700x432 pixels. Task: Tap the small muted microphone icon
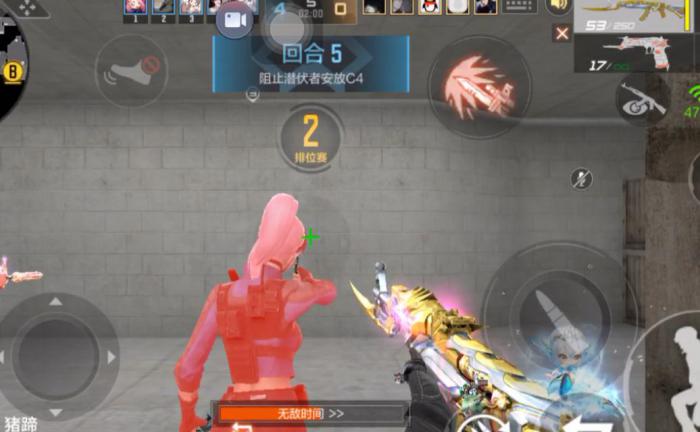click(x=581, y=178)
